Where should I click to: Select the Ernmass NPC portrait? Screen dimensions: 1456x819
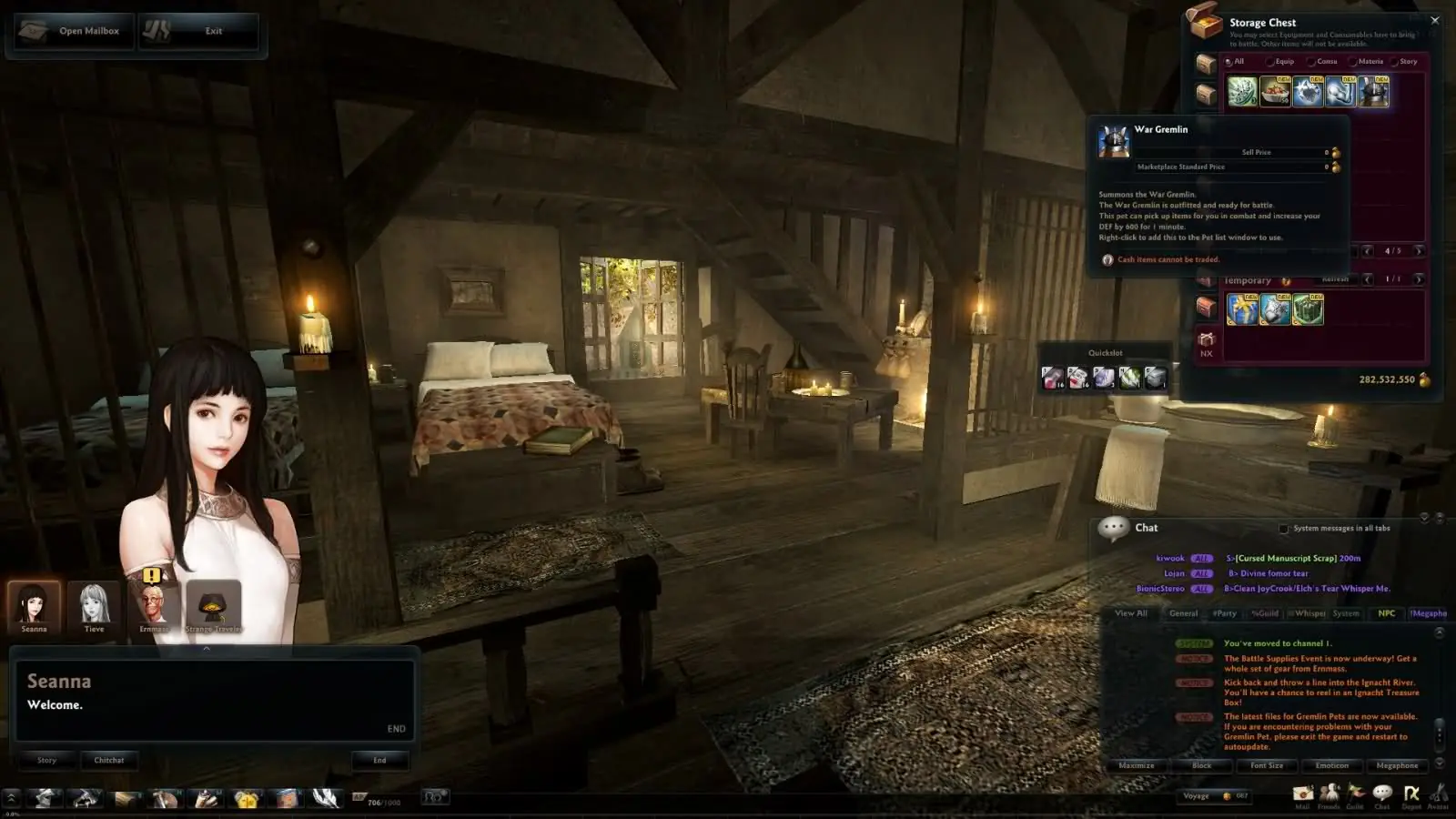[x=154, y=604]
